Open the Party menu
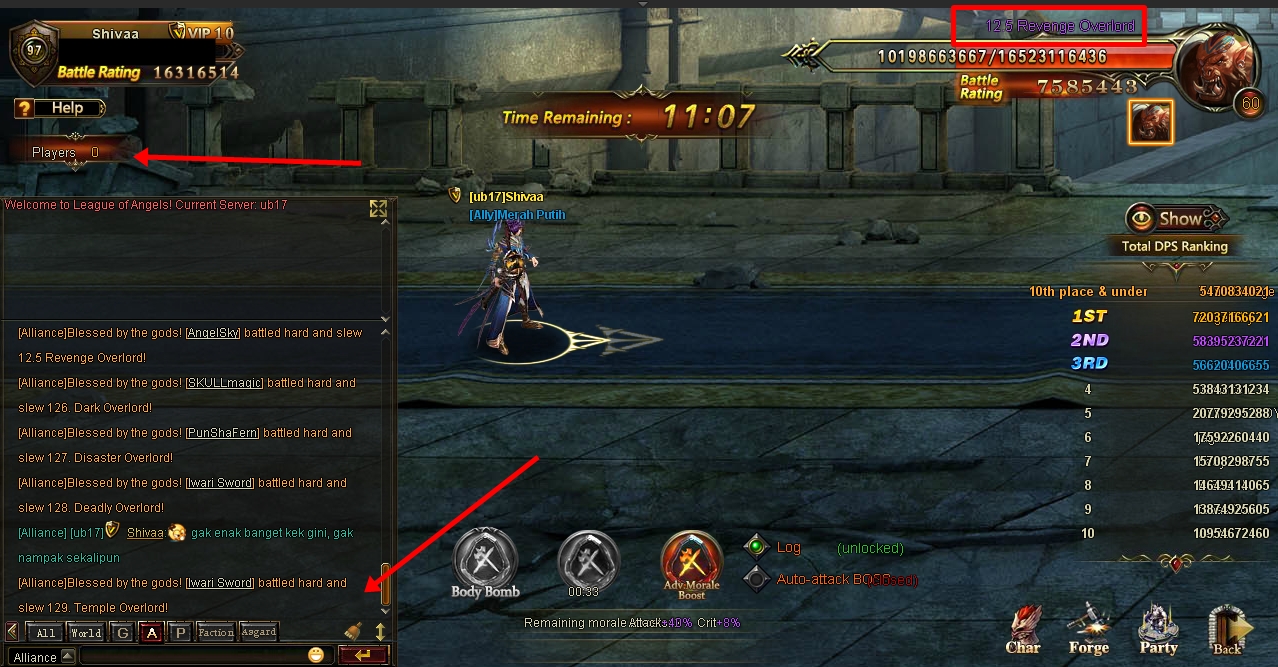The height and width of the screenshot is (667, 1278). [1158, 628]
